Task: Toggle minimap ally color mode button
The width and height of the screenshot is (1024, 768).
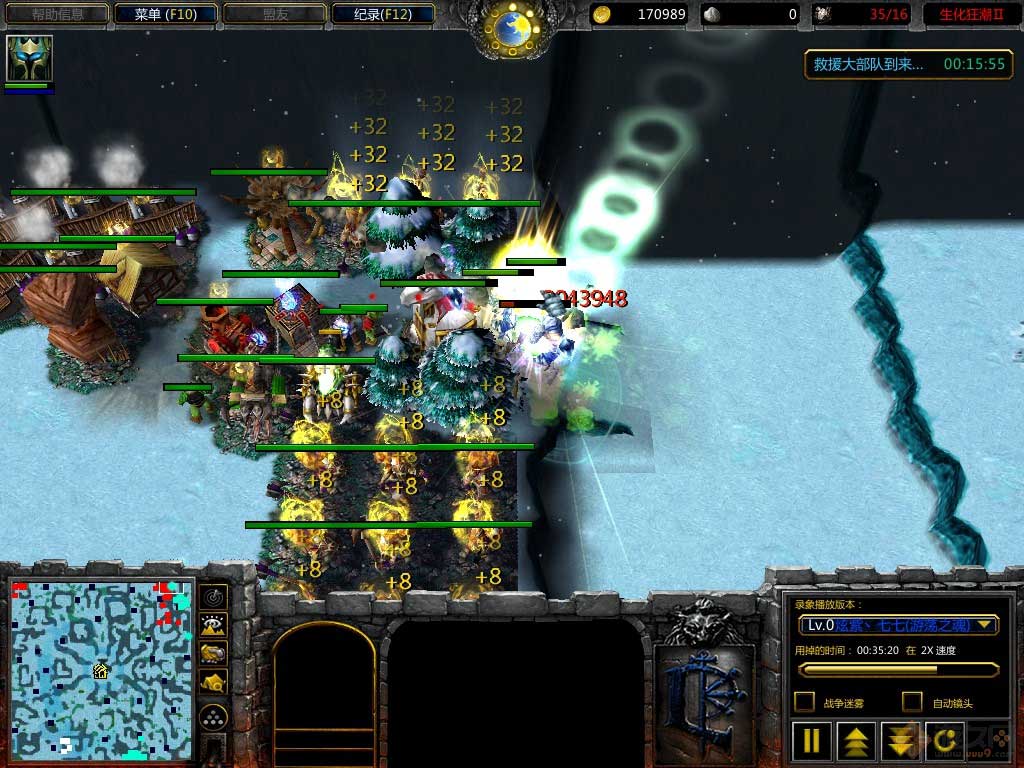Action: [213, 654]
